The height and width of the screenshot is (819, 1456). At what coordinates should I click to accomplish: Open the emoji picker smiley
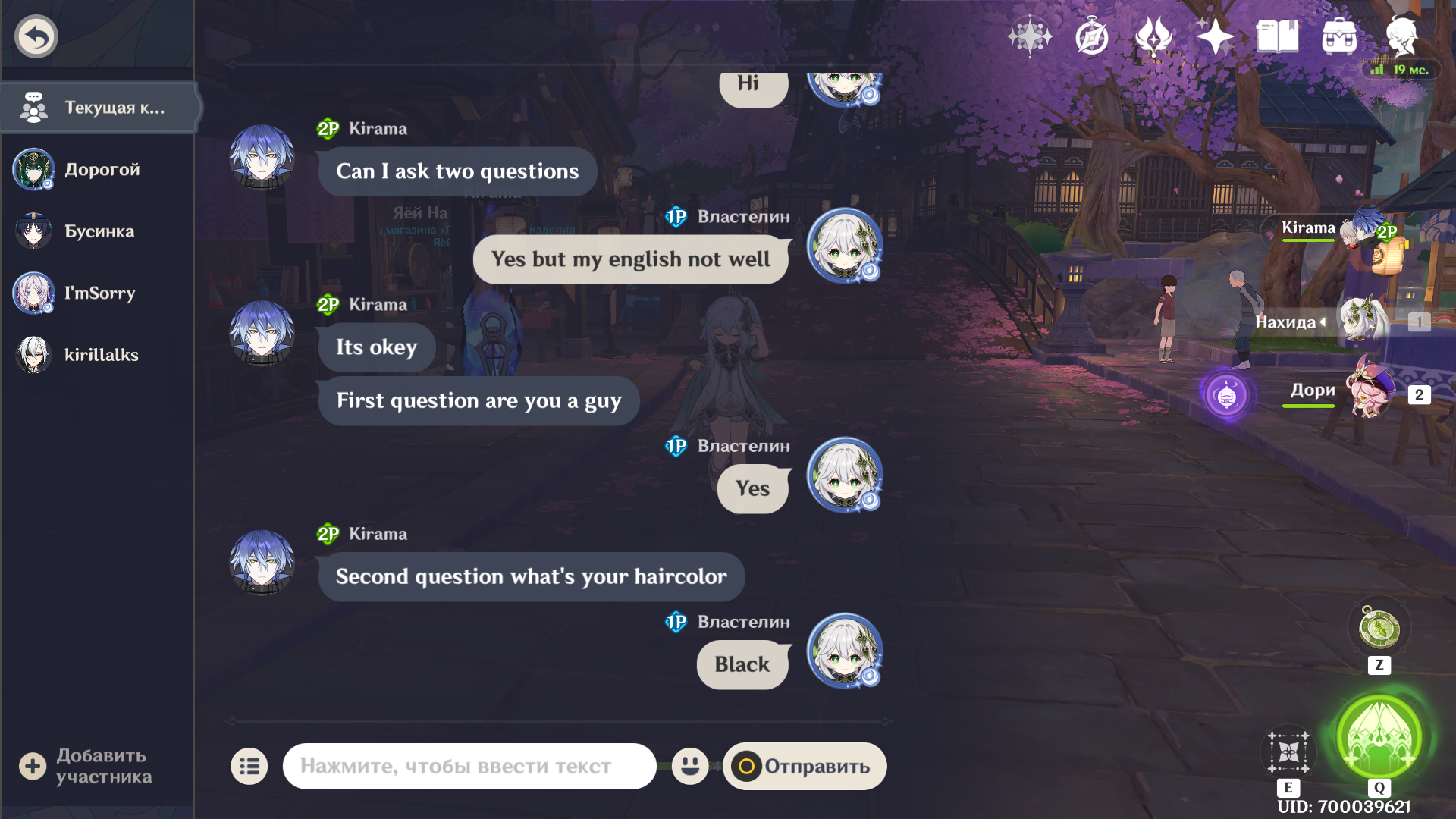click(689, 766)
